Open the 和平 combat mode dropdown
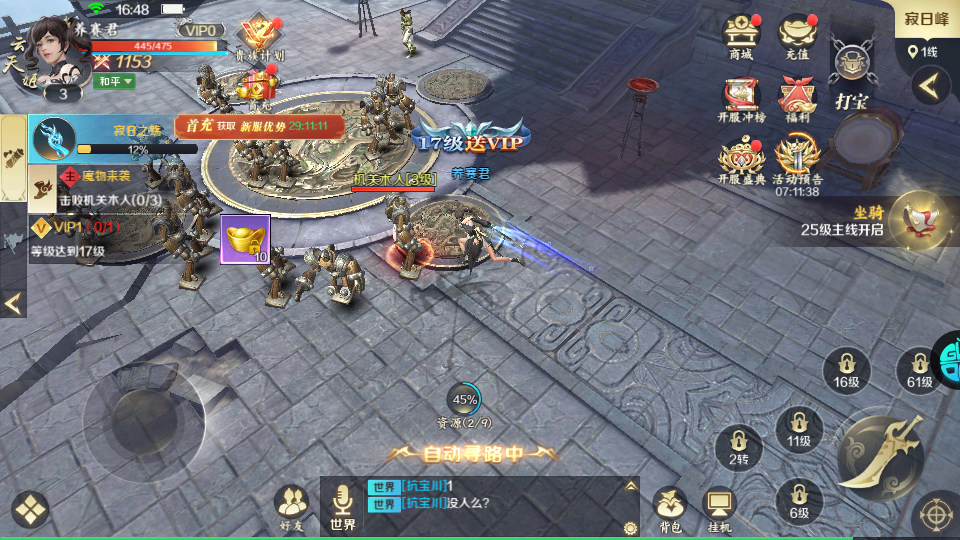Image resolution: width=960 pixels, height=540 pixels. [114, 81]
